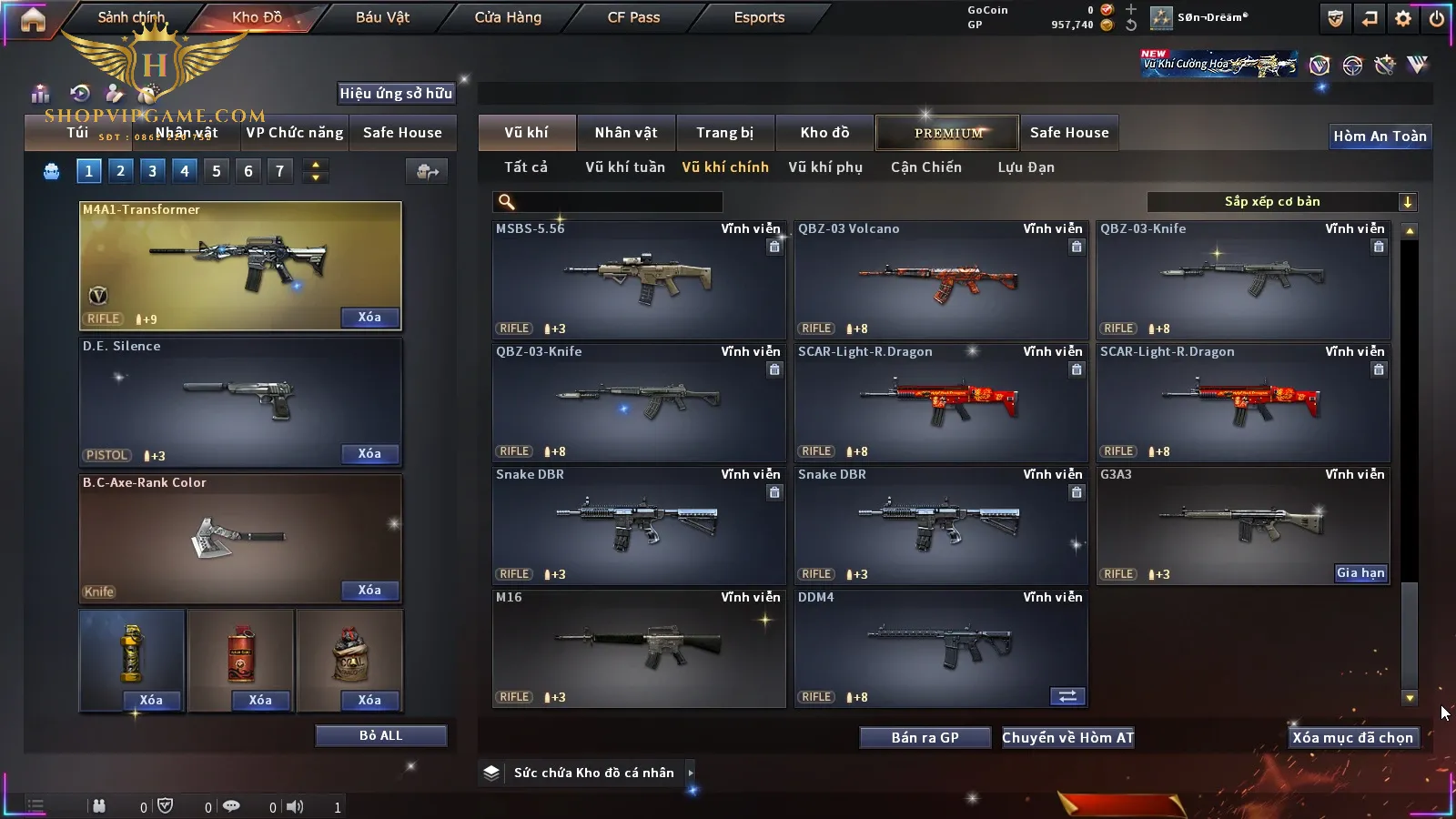Select the Trang bị tab
This screenshot has height=819, width=1456.
724,133
